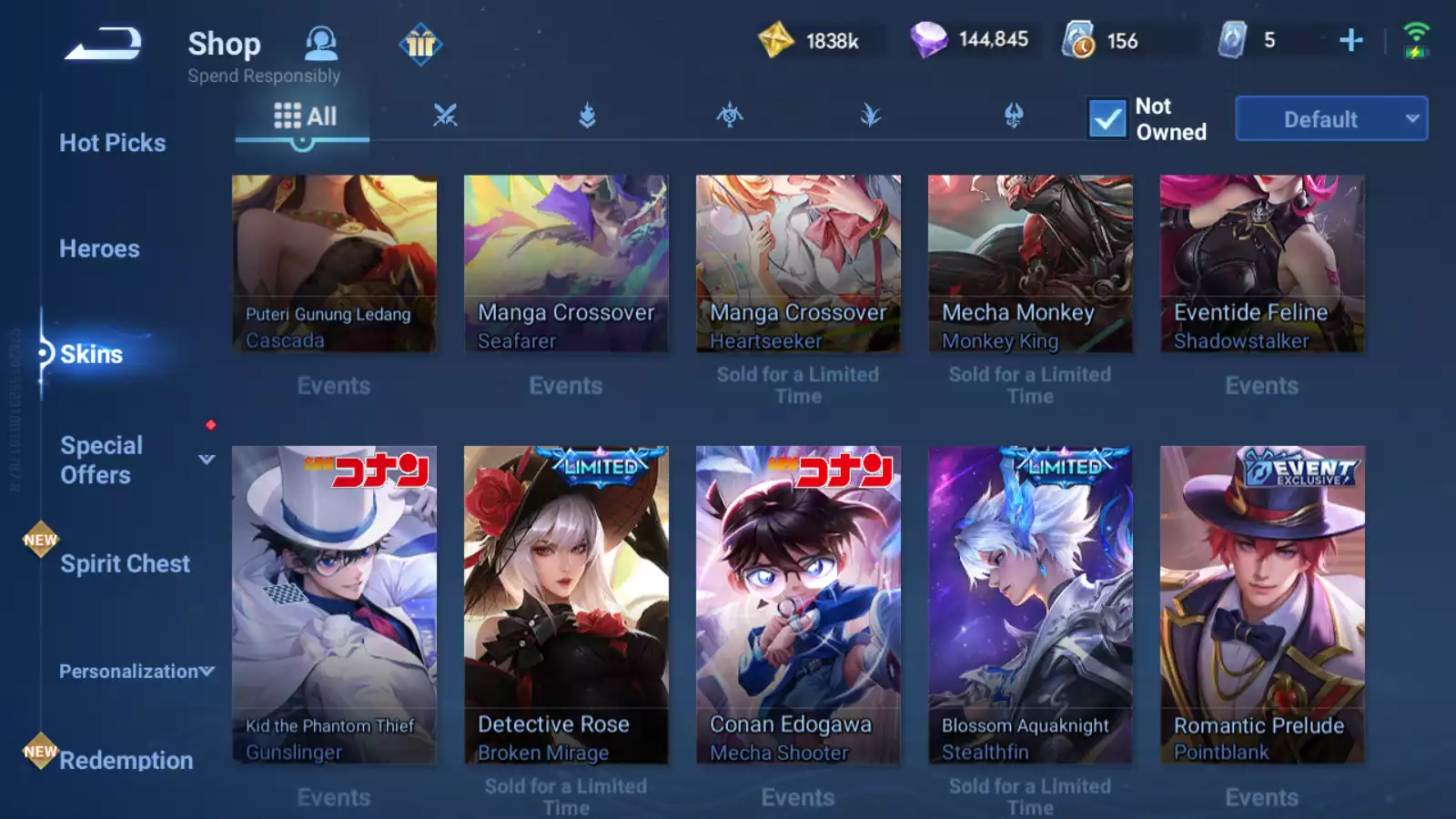Open the Redemption section
Image resolution: width=1456 pixels, height=819 pixels.
click(x=126, y=760)
